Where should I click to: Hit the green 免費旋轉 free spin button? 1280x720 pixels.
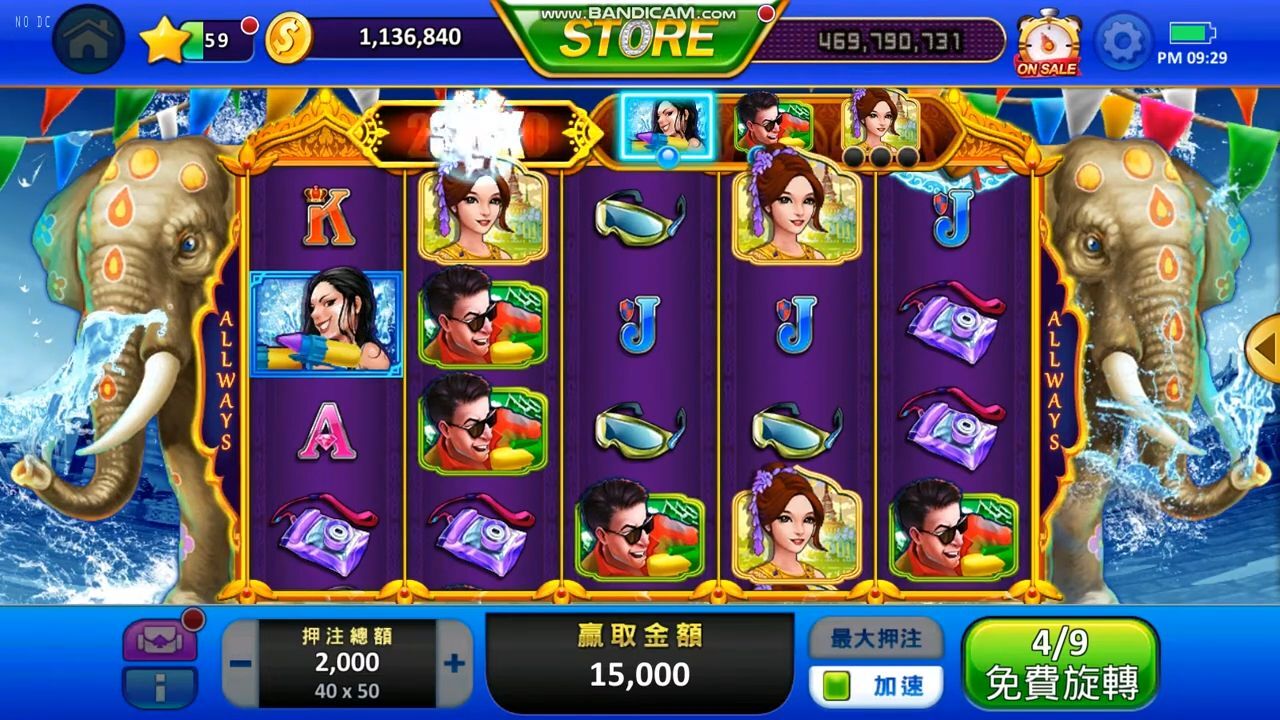pos(1060,663)
